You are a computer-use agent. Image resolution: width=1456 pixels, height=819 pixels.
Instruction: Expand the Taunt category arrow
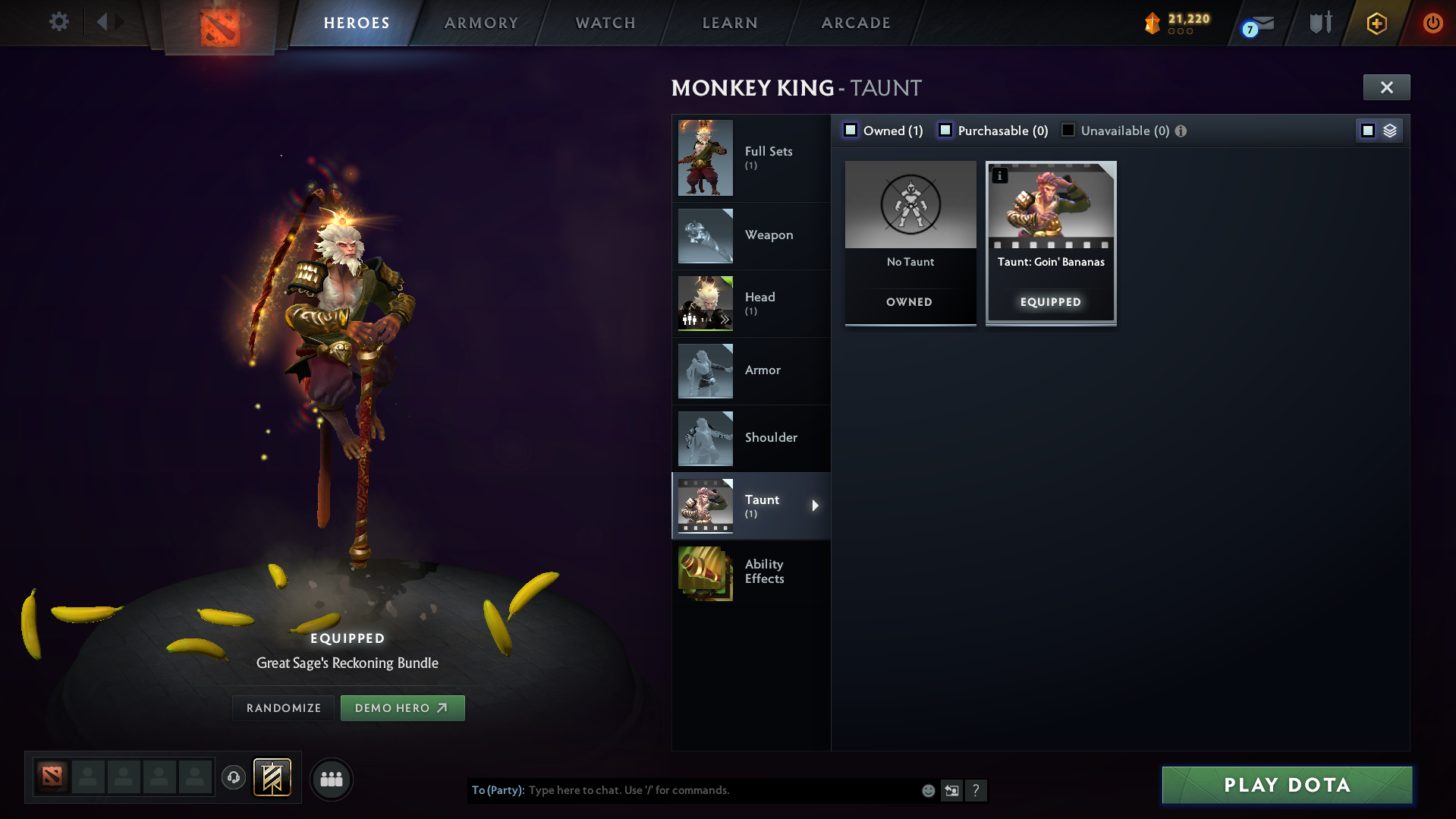click(816, 506)
